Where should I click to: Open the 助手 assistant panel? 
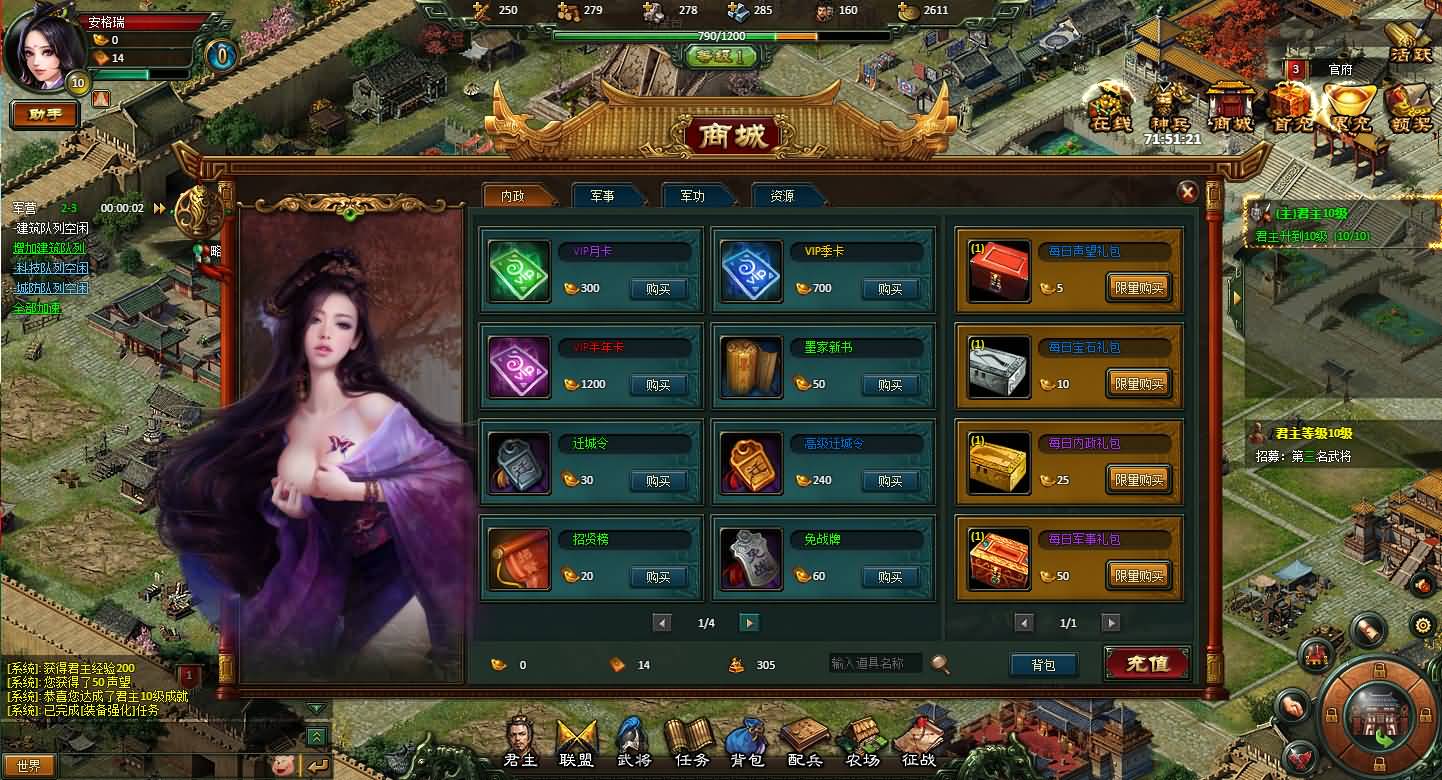(45, 114)
